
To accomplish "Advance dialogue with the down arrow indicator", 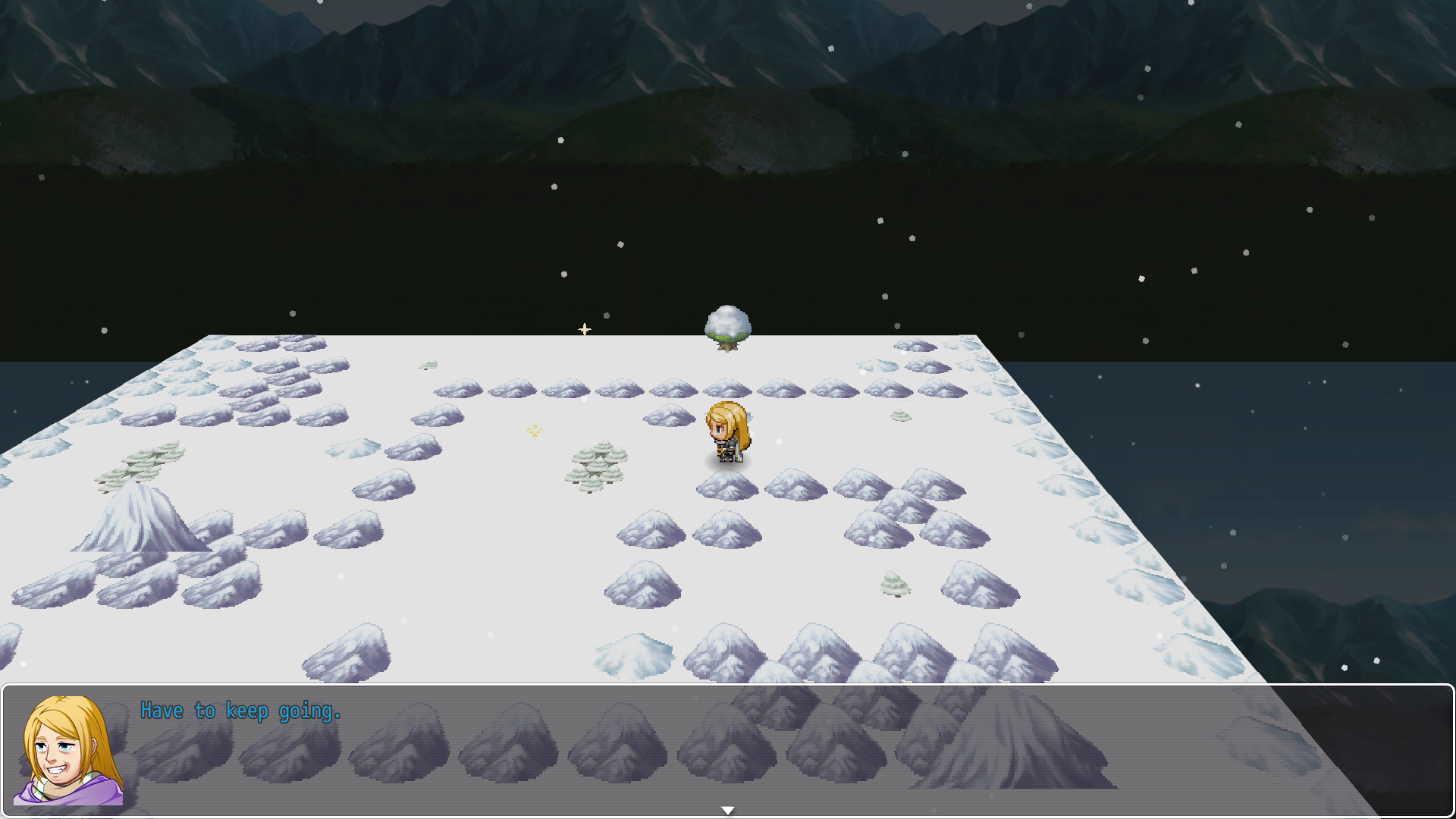I will [x=727, y=809].
